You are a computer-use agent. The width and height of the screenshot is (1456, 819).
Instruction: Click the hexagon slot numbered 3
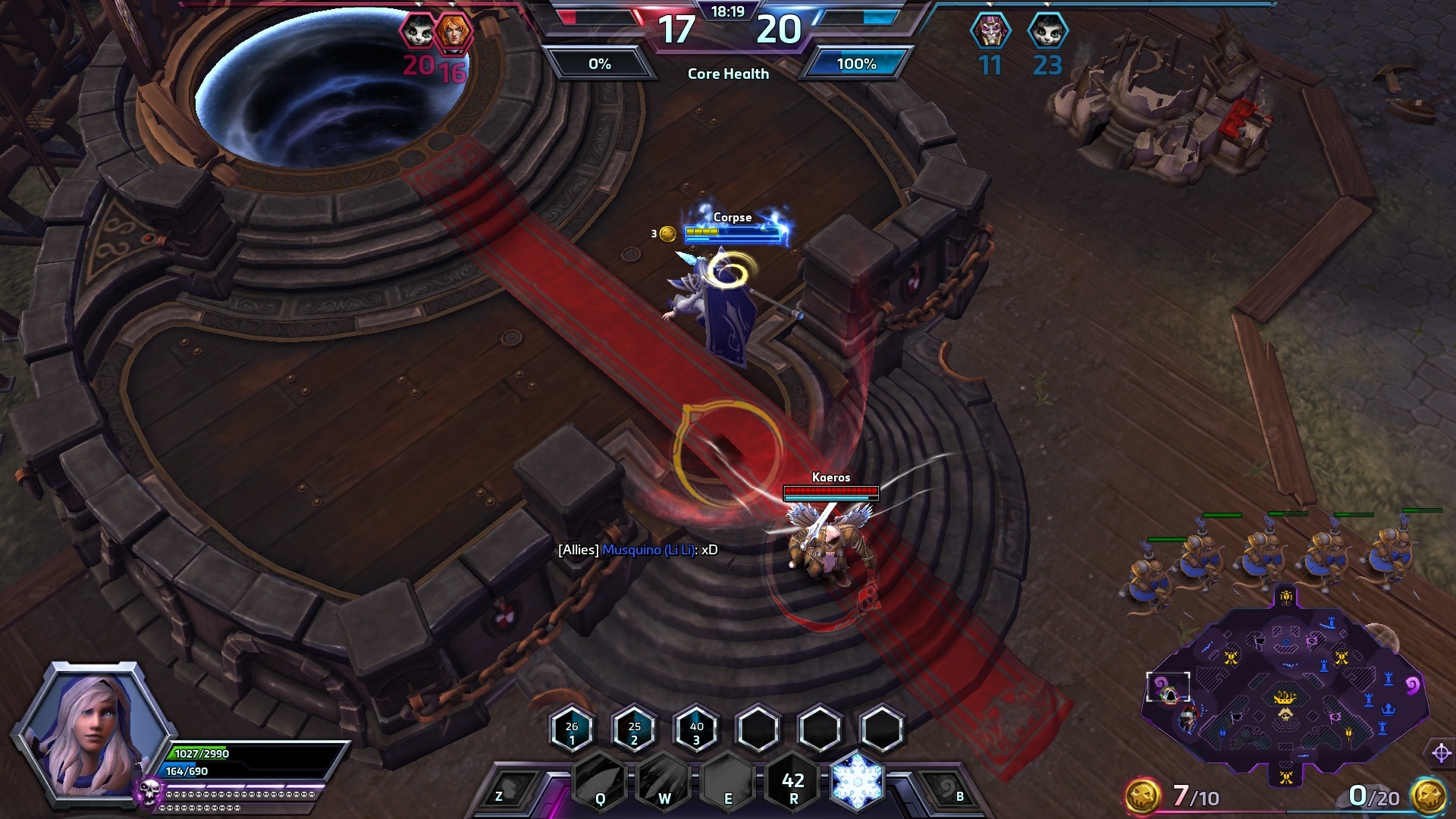(x=696, y=730)
